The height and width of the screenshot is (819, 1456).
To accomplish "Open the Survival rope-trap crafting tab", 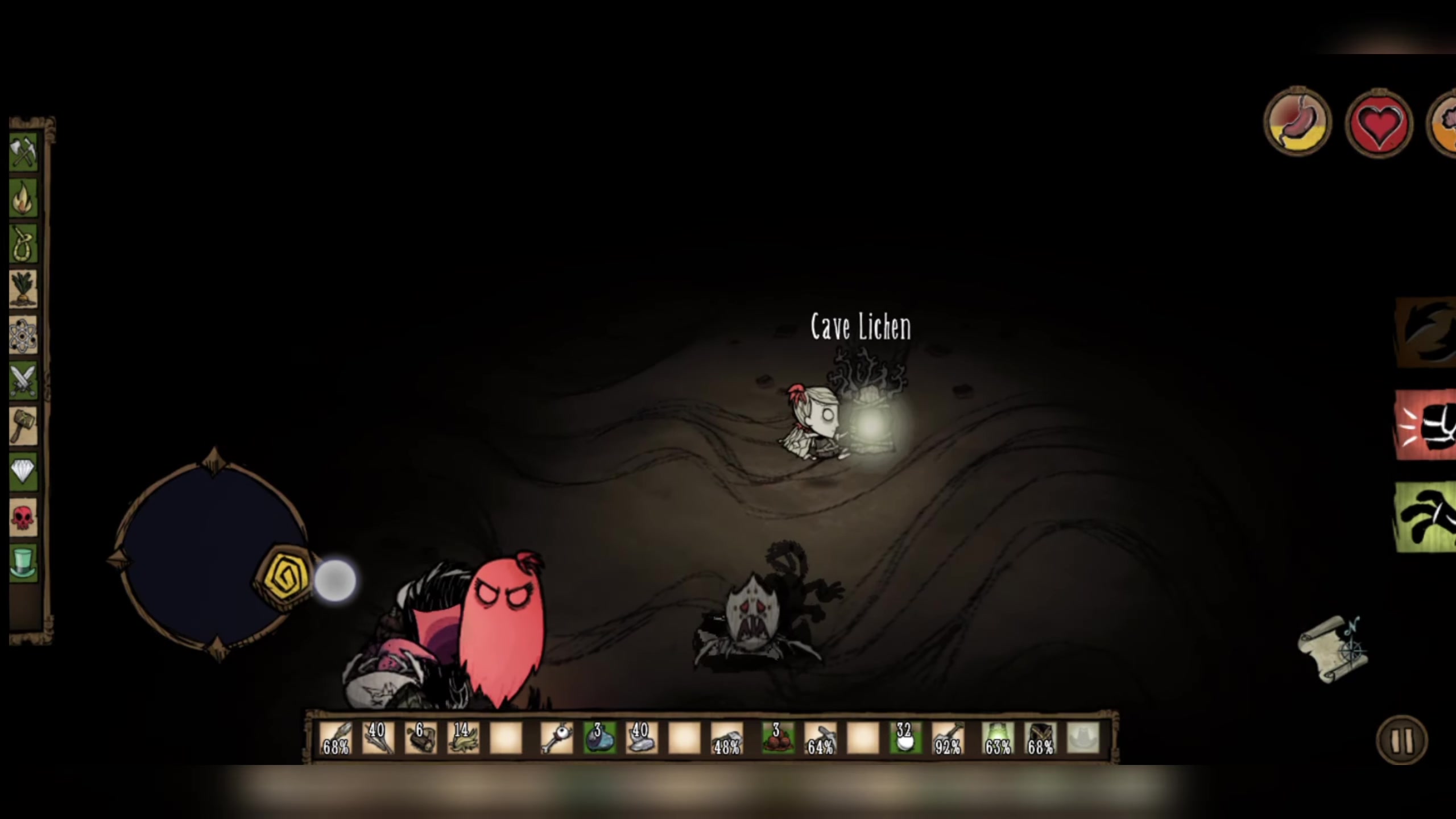I will (x=23, y=243).
